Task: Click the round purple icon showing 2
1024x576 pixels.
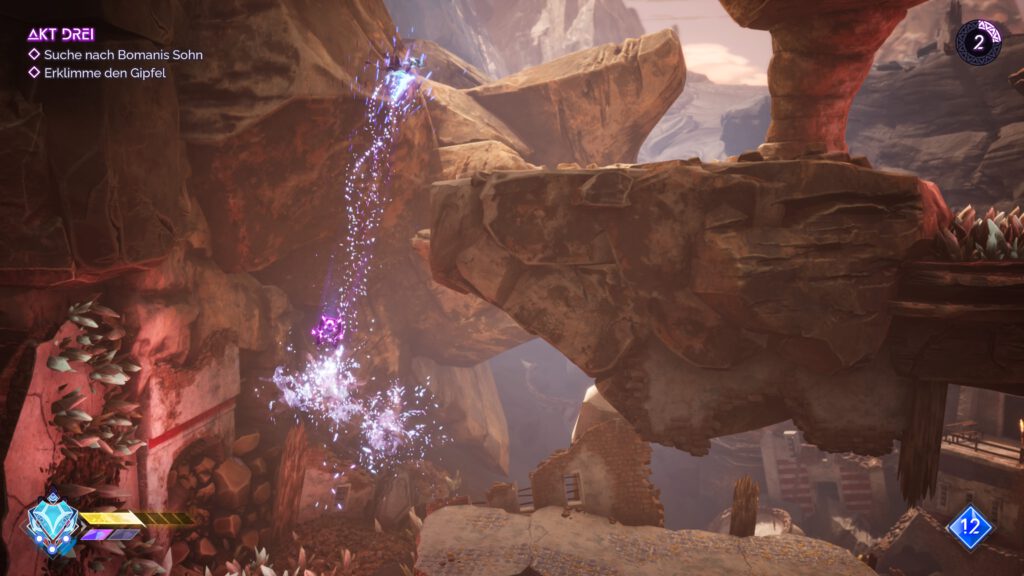Action: point(979,42)
